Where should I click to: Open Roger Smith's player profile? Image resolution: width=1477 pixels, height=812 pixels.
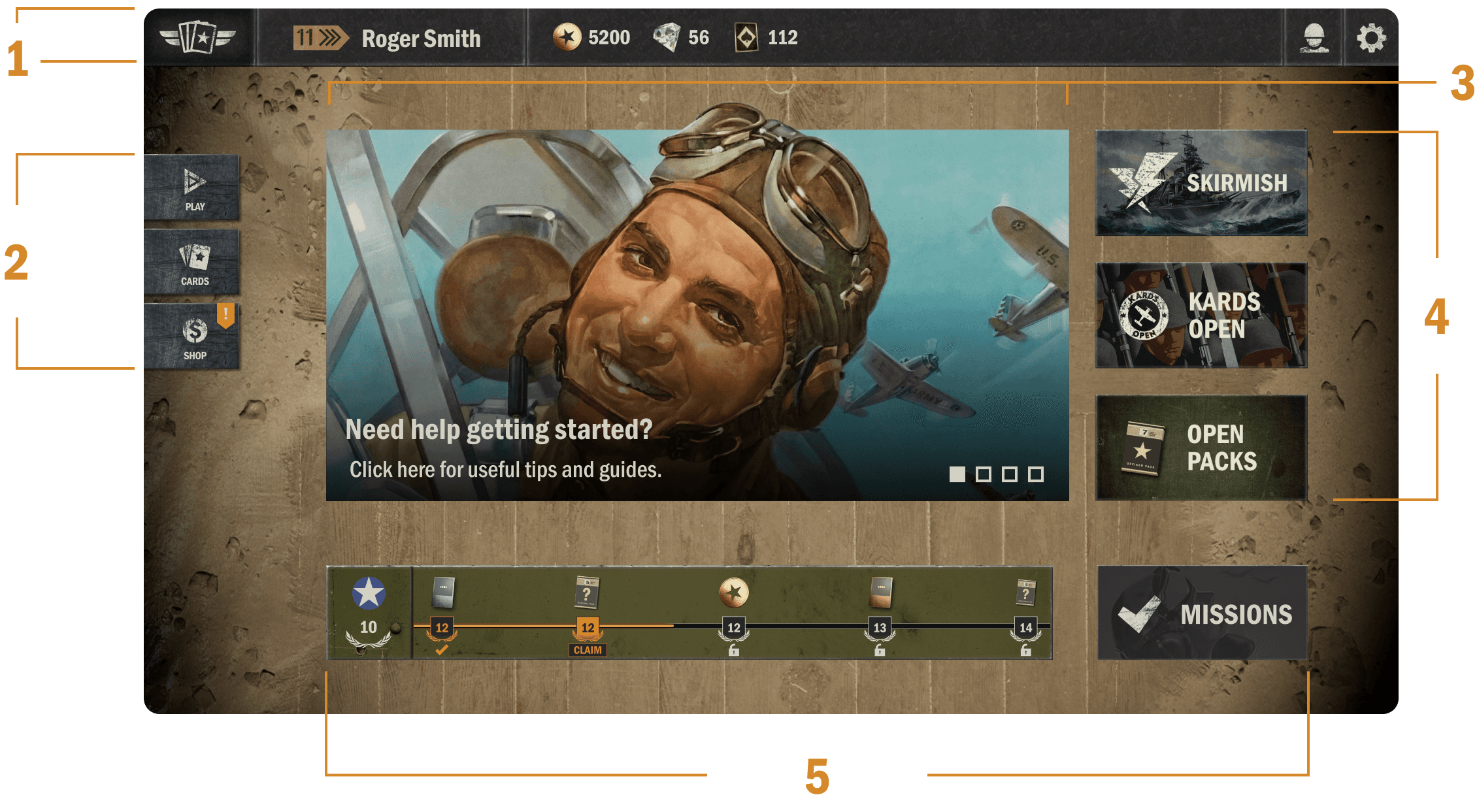click(420, 38)
